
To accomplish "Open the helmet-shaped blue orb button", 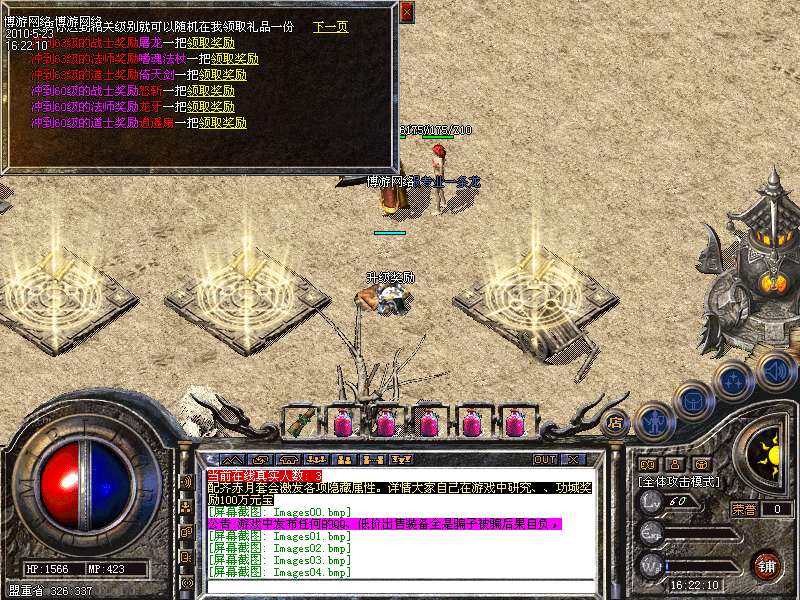I will click(693, 401).
